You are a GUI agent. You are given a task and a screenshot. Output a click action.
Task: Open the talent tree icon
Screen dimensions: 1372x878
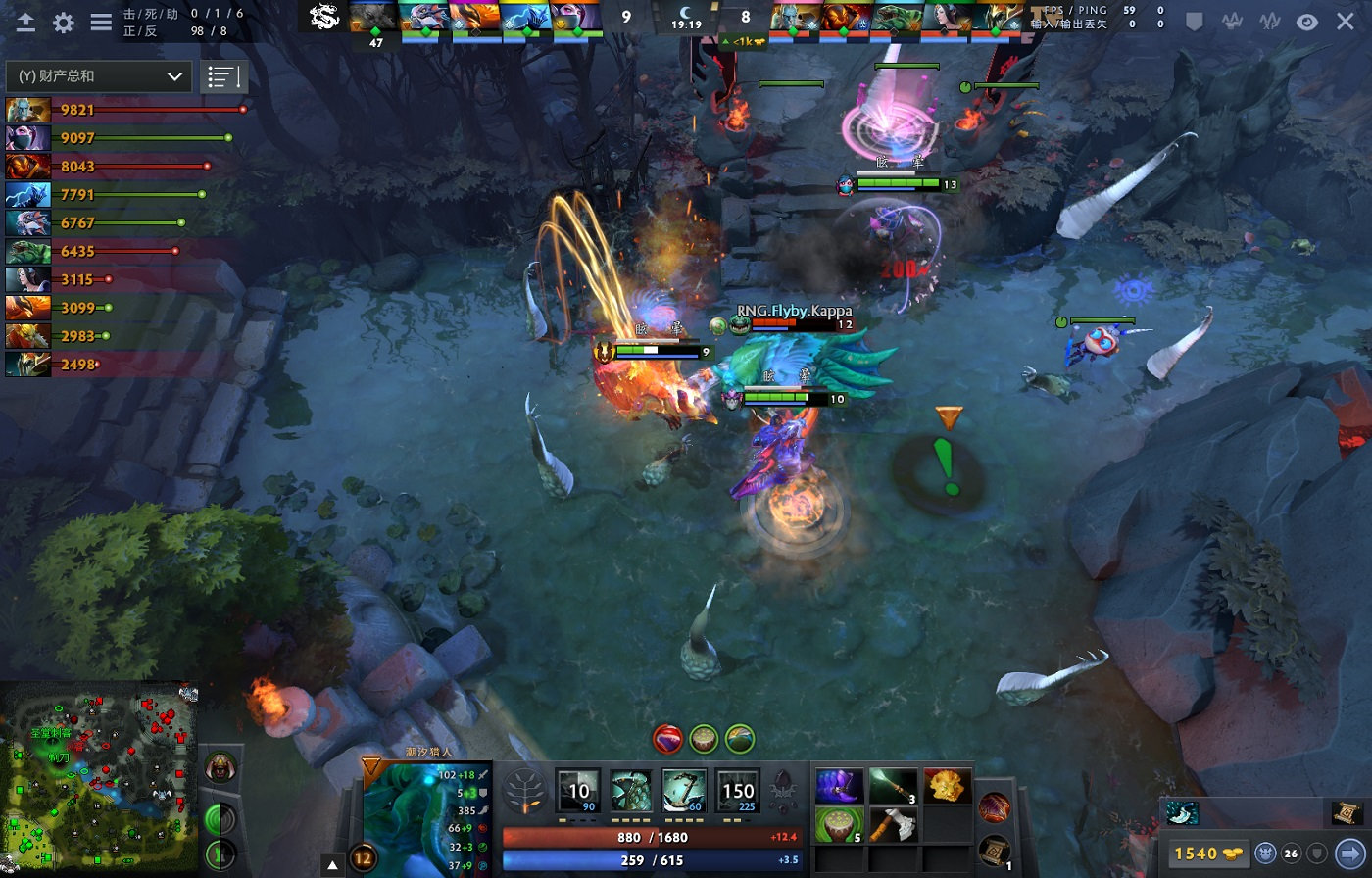coord(524,792)
